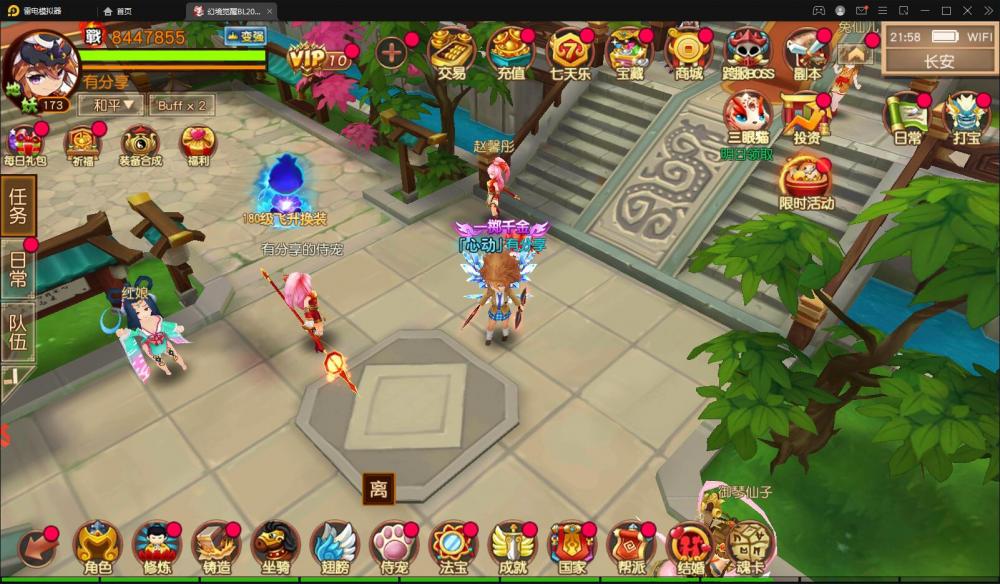Open the 限时活动 limited-time event
Screen dimensions: 1000x584
(x=806, y=183)
